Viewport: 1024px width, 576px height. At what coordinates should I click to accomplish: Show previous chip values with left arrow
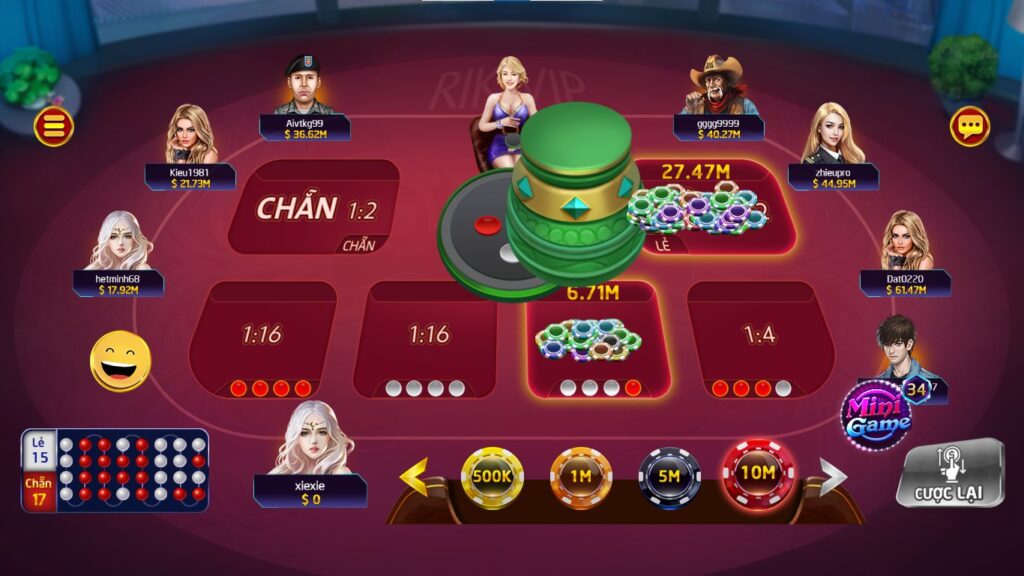pos(413,476)
